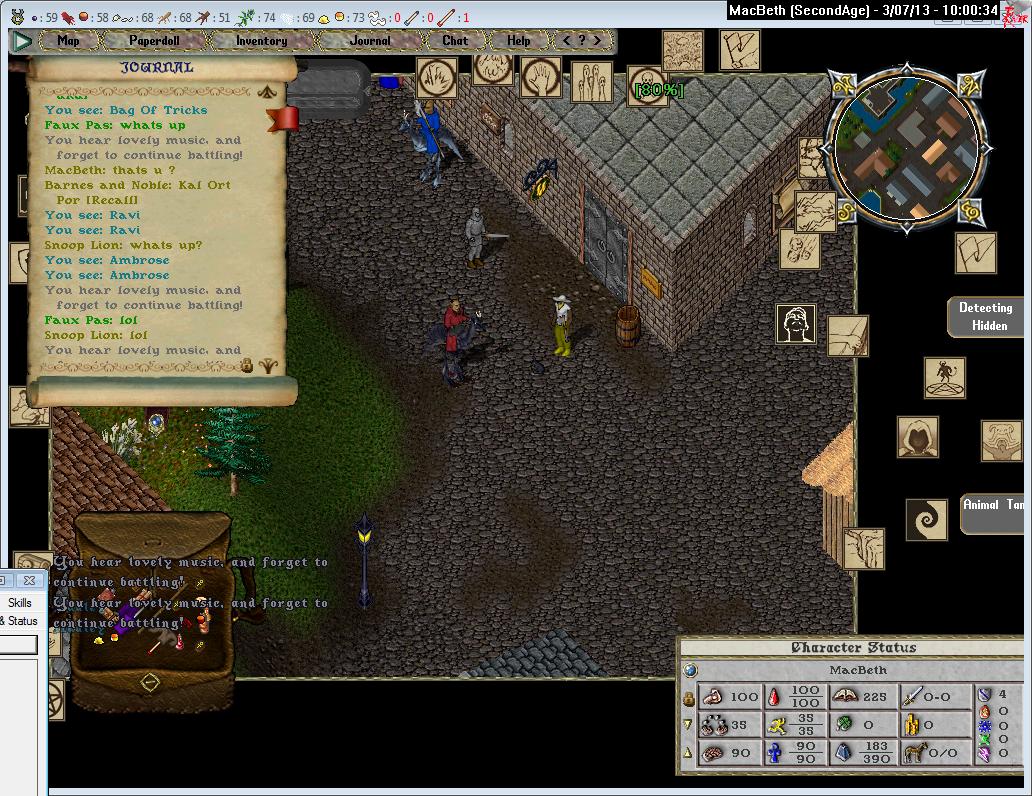Image resolution: width=1032 pixels, height=796 pixels.
Task: Click the Journal menu button
Action: (370, 41)
